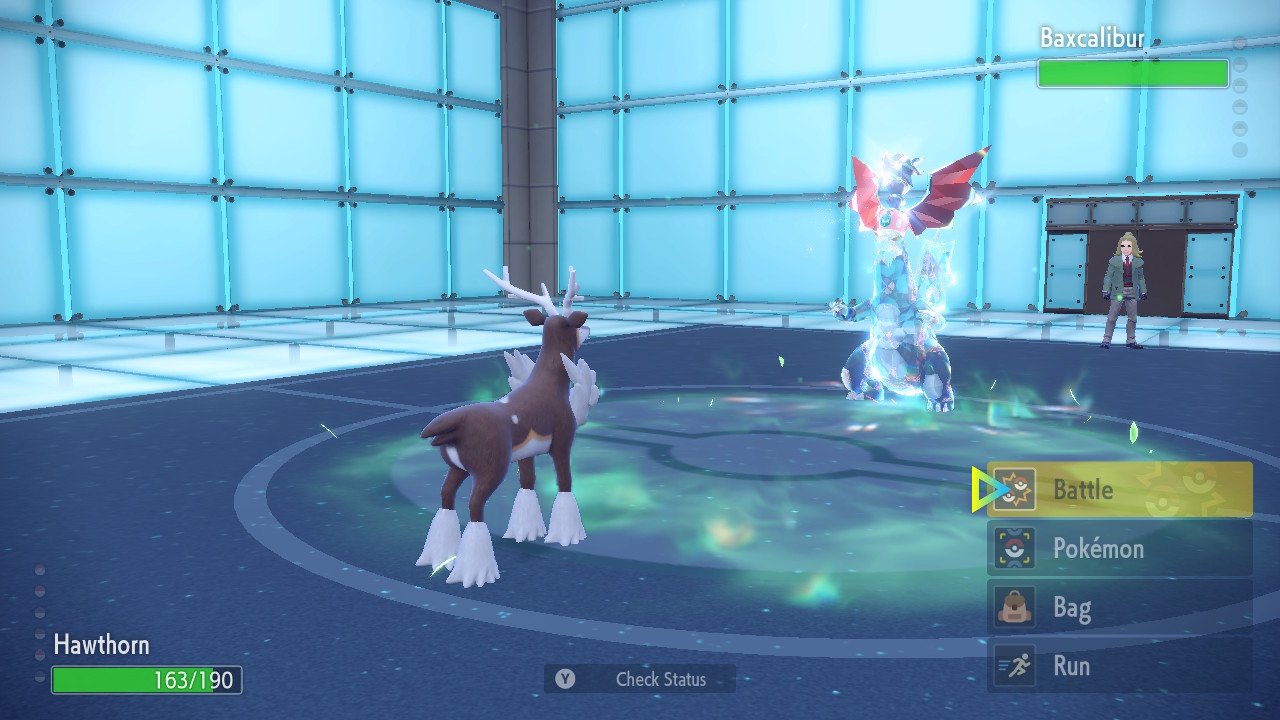Select the Battle command
The image size is (1280, 720).
pos(1119,490)
